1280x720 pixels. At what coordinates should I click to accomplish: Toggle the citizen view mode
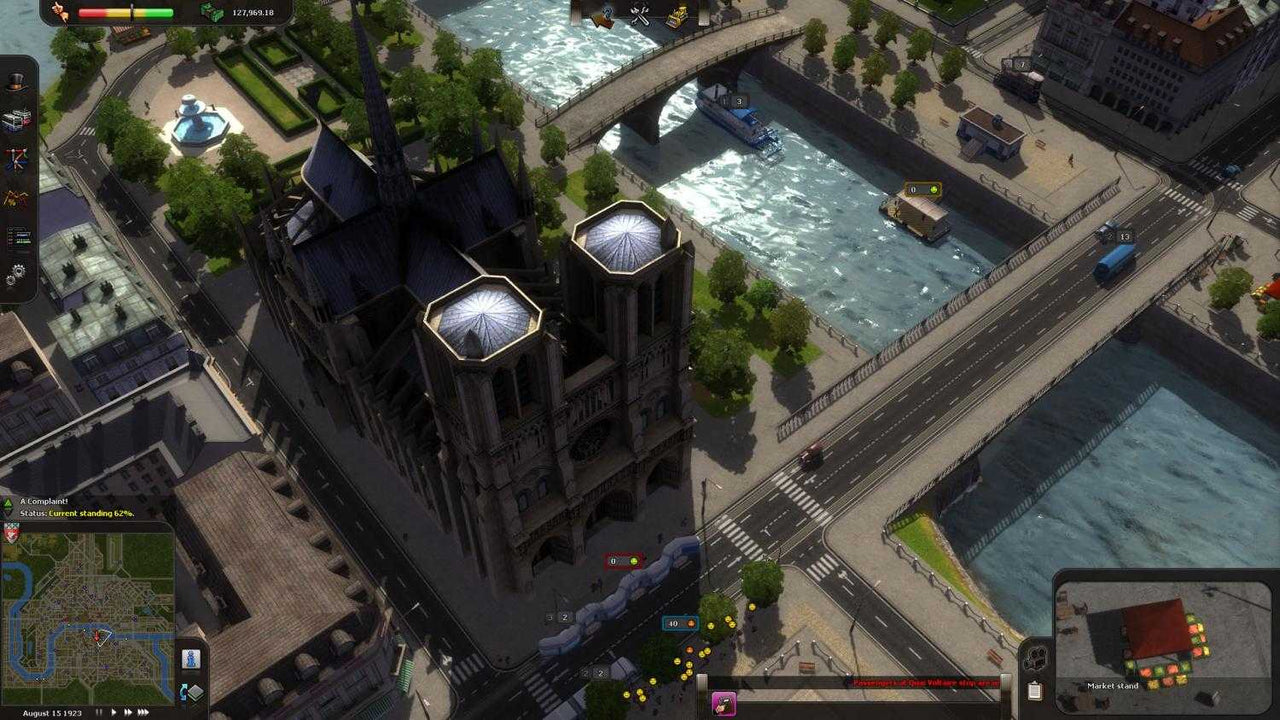(191, 658)
